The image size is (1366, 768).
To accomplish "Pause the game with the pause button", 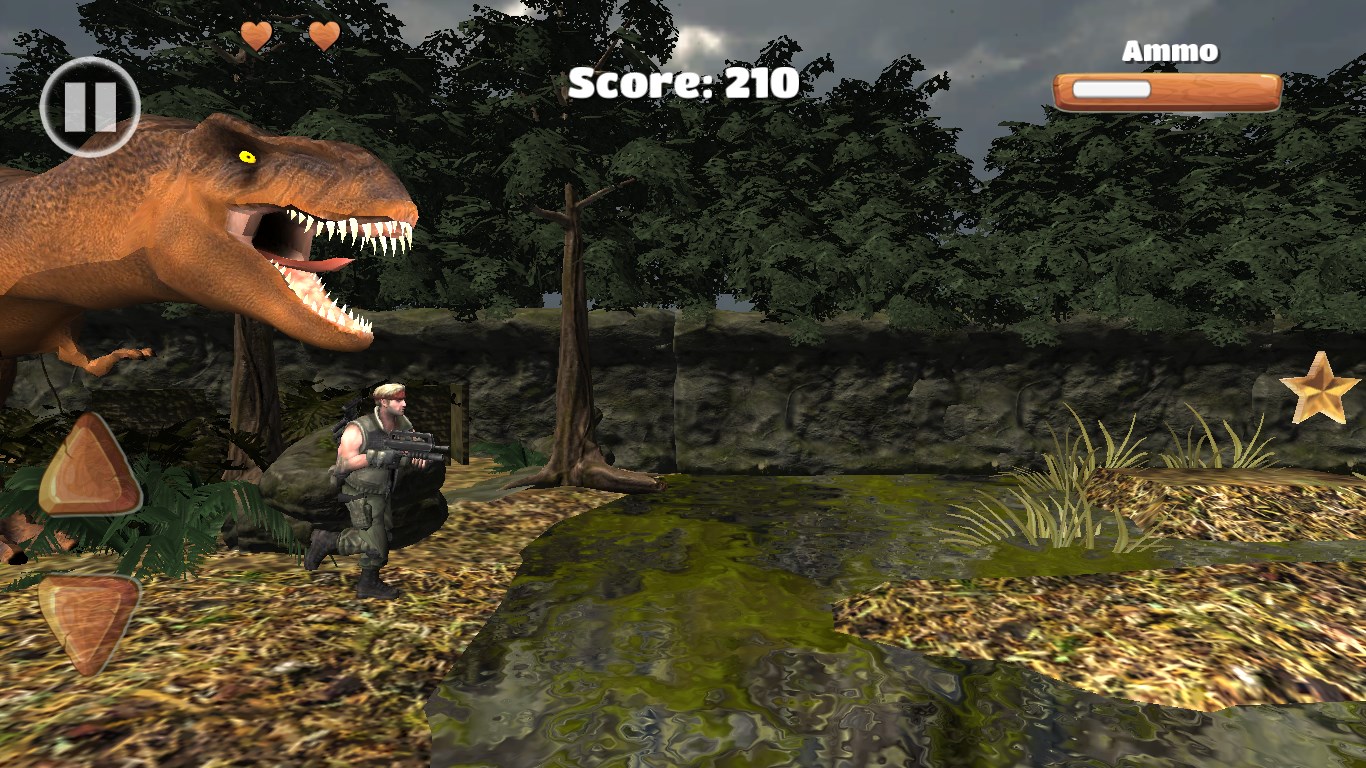I will (90, 107).
